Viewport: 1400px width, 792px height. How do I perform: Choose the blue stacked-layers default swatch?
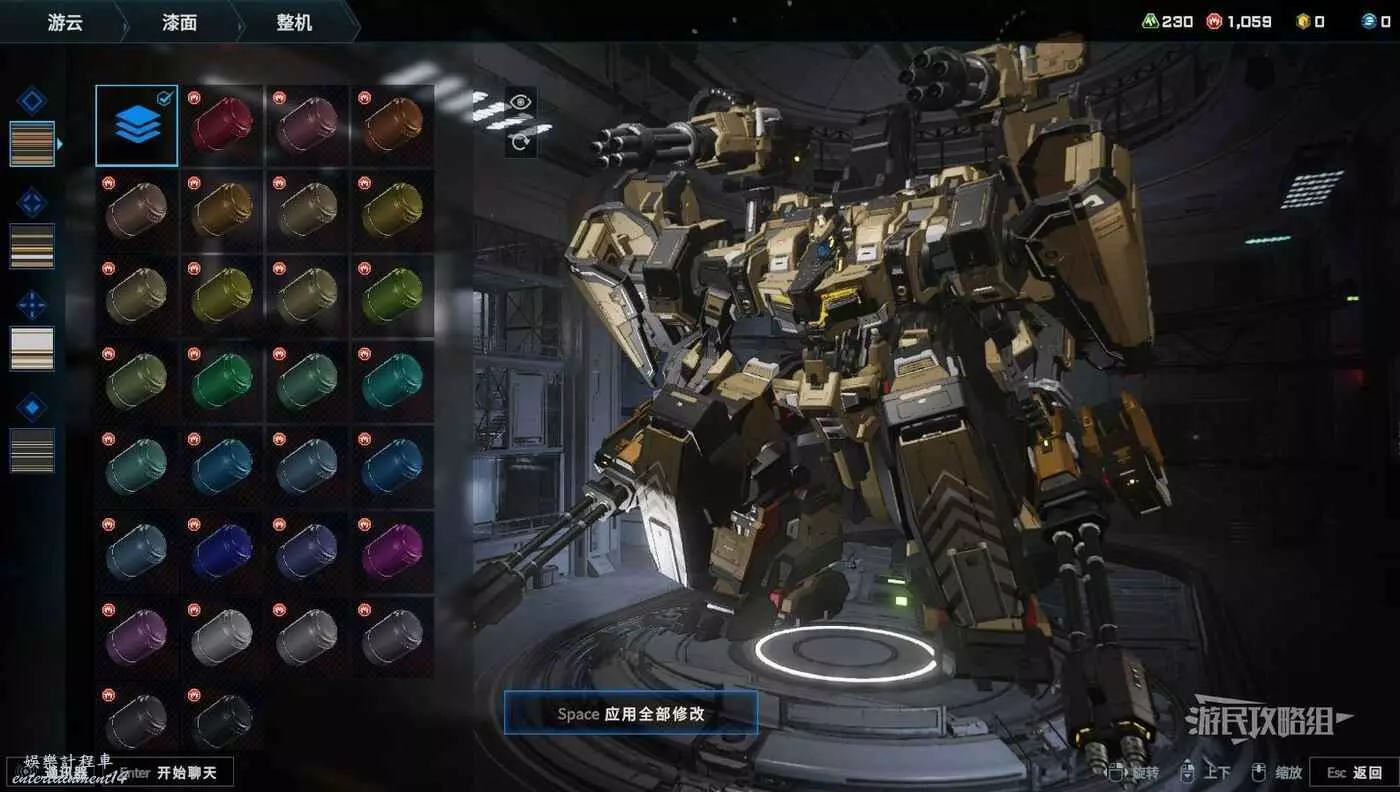click(x=137, y=125)
